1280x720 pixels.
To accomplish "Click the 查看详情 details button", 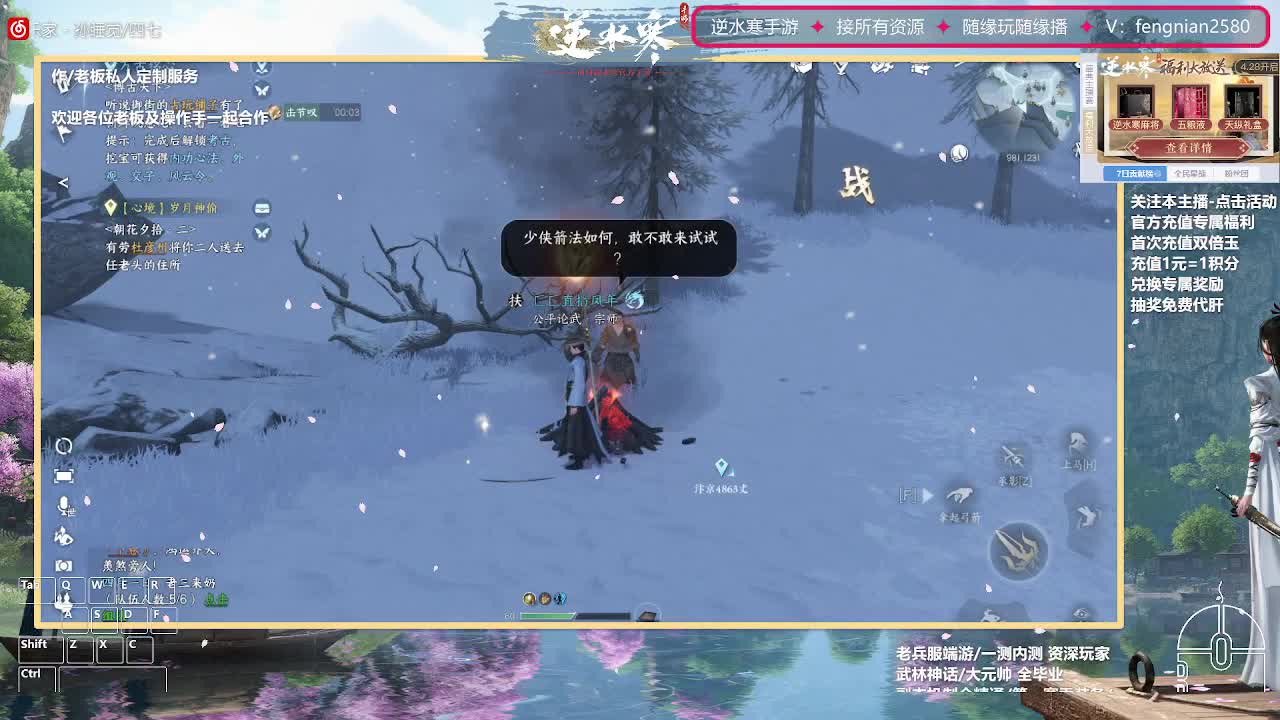I will point(1190,148).
